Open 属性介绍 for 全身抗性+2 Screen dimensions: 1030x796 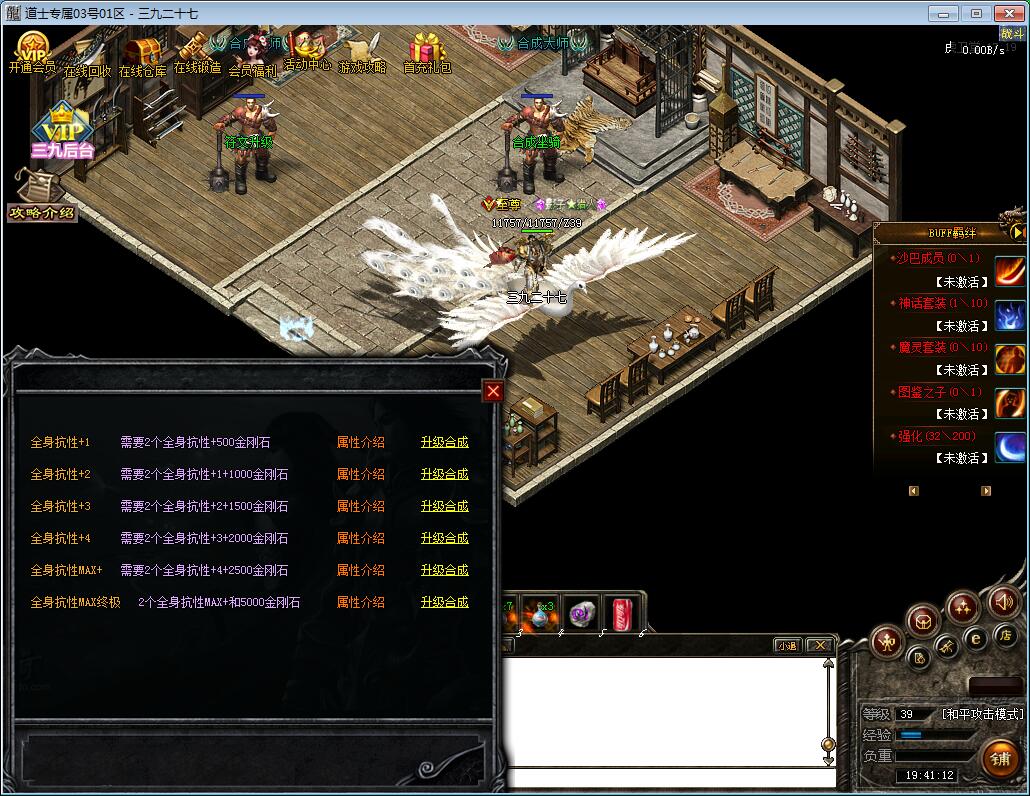[x=360, y=474]
